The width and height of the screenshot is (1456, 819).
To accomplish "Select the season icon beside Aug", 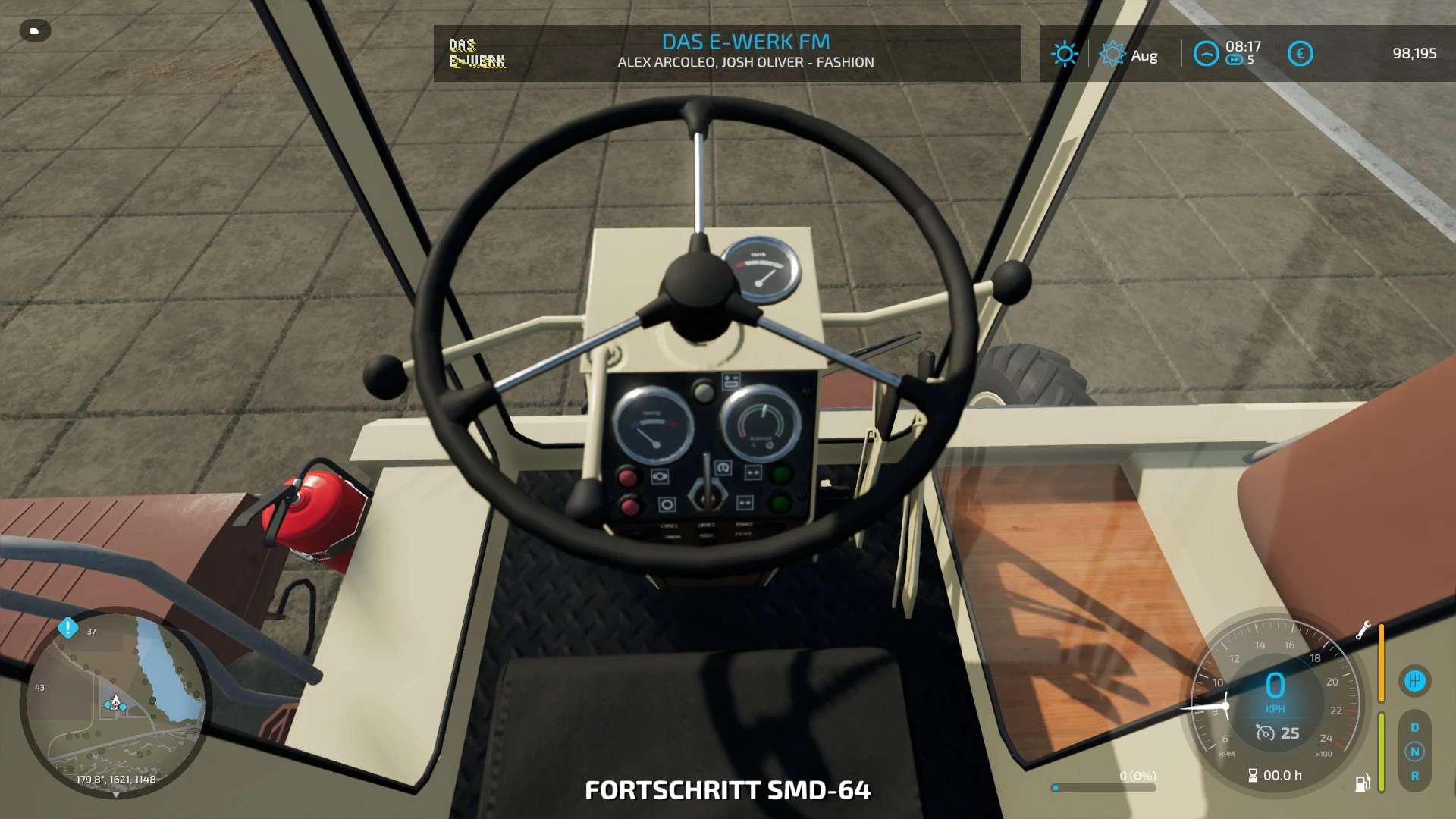I will [x=1112, y=54].
